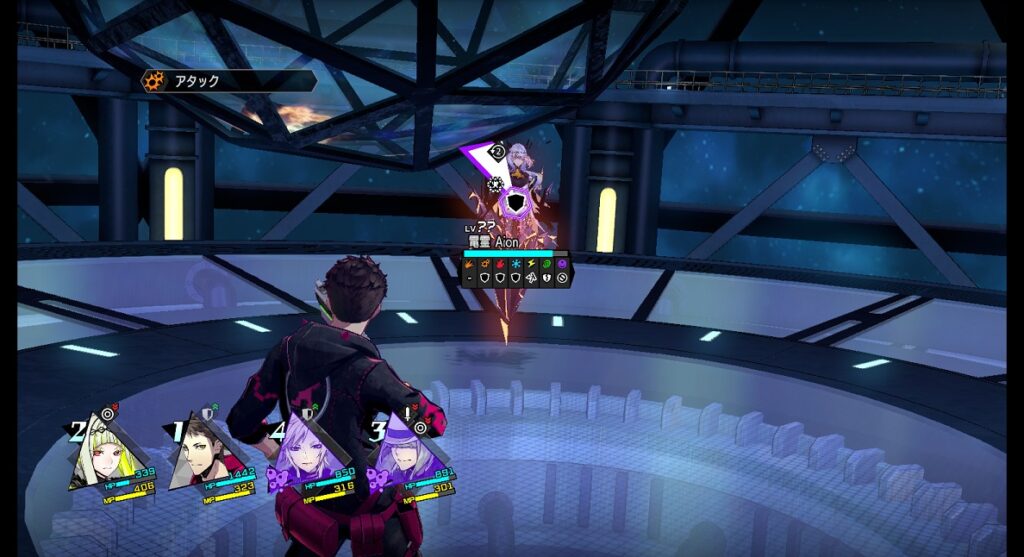
Task: Click the アタック action banner
Action: click(x=230, y=82)
